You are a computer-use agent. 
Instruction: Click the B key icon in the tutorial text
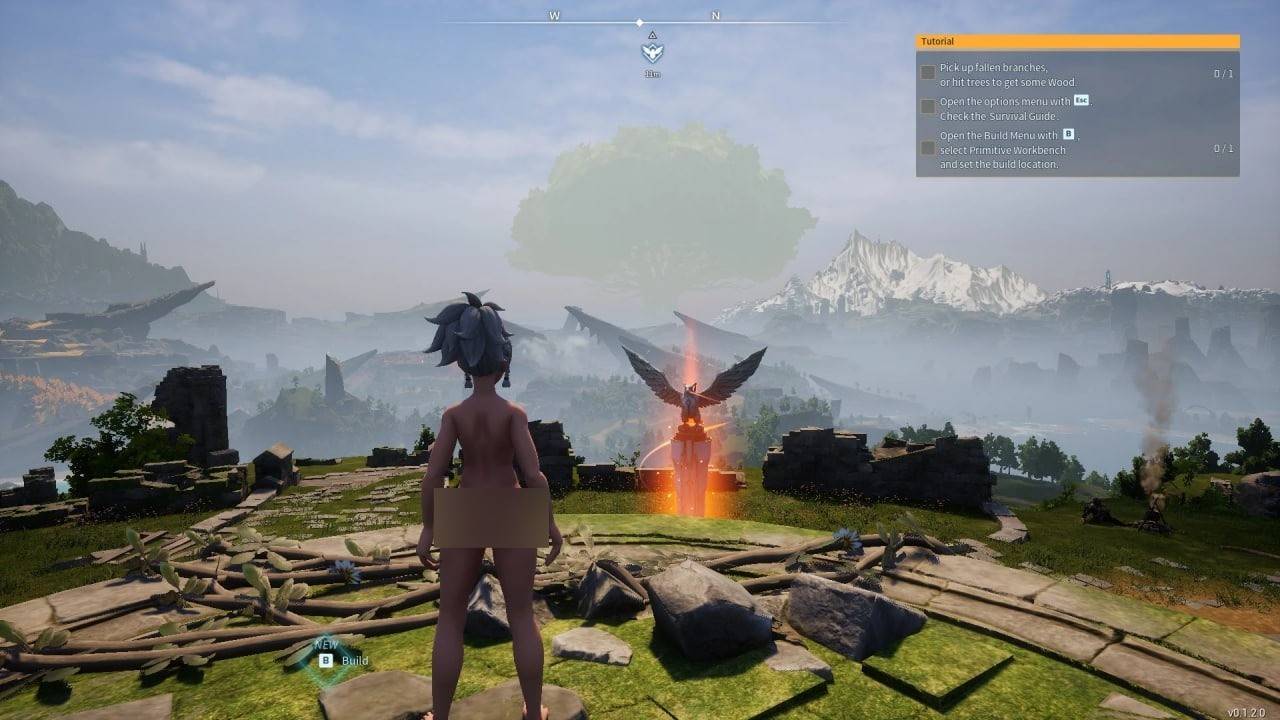1069,135
